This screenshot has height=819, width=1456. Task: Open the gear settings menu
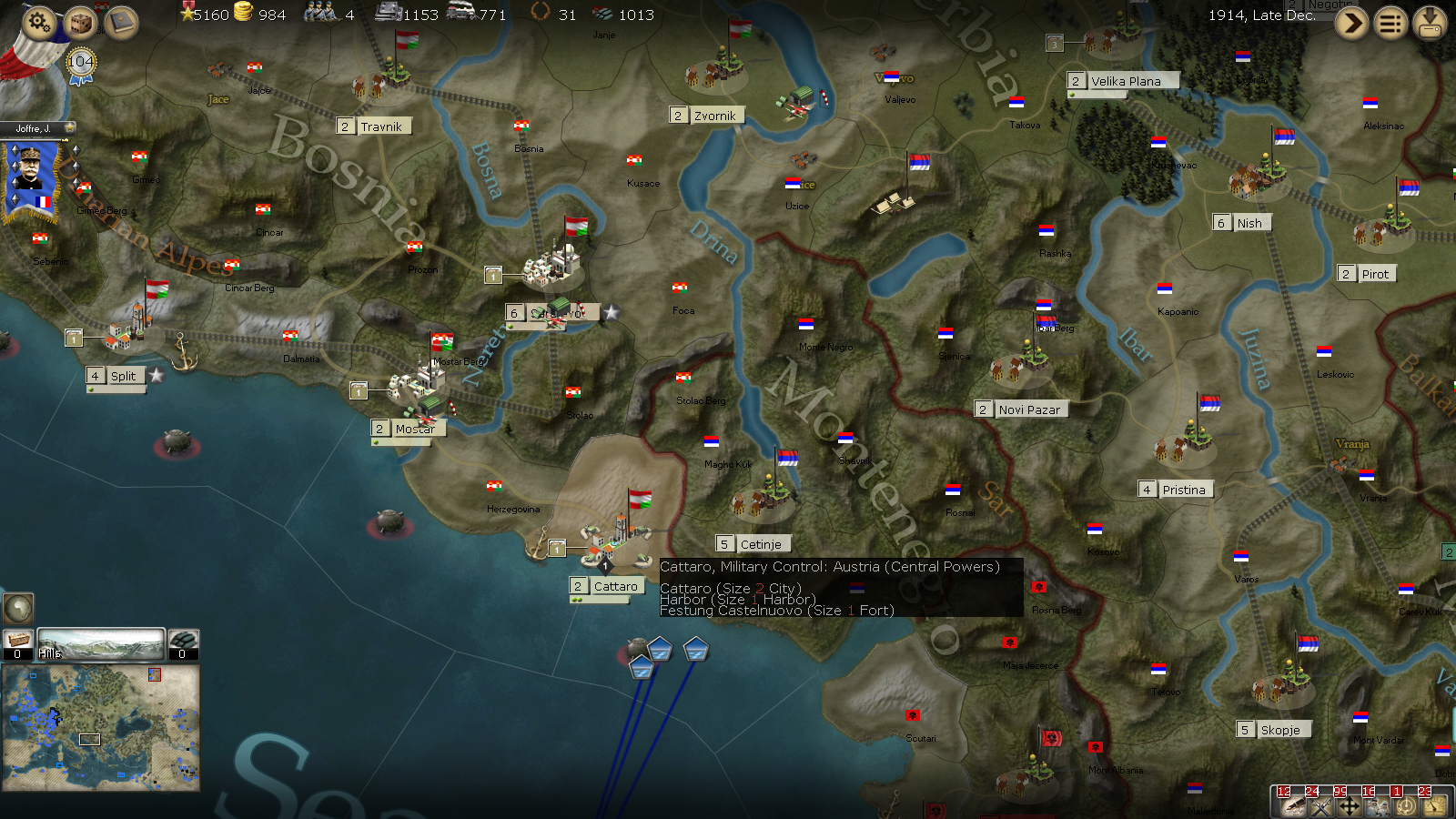point(39,20)
